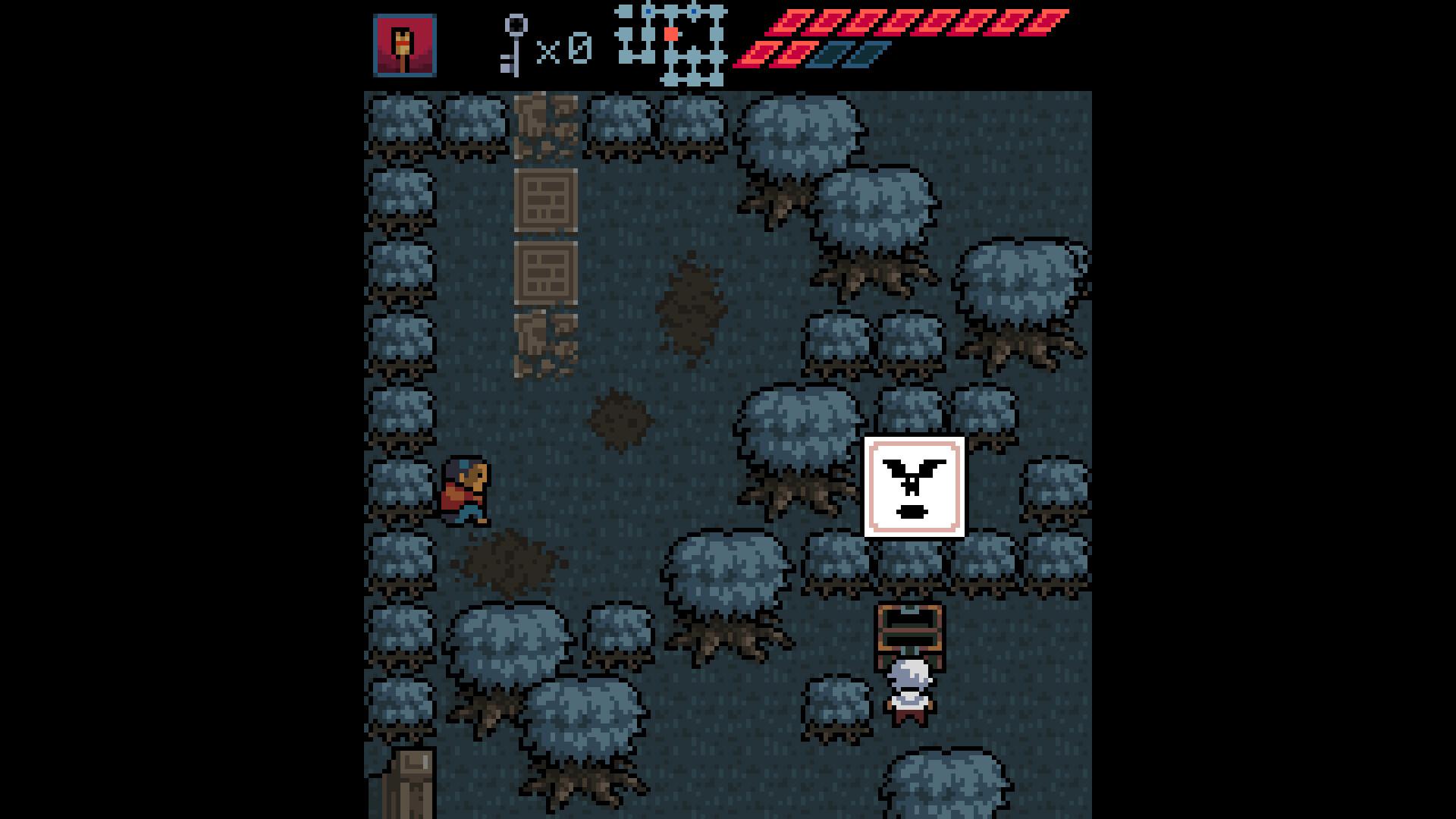This screenshot has height=819, width=1456.
Task: Click the red dot marking current room on minimap
Action: tap(670, 33)
